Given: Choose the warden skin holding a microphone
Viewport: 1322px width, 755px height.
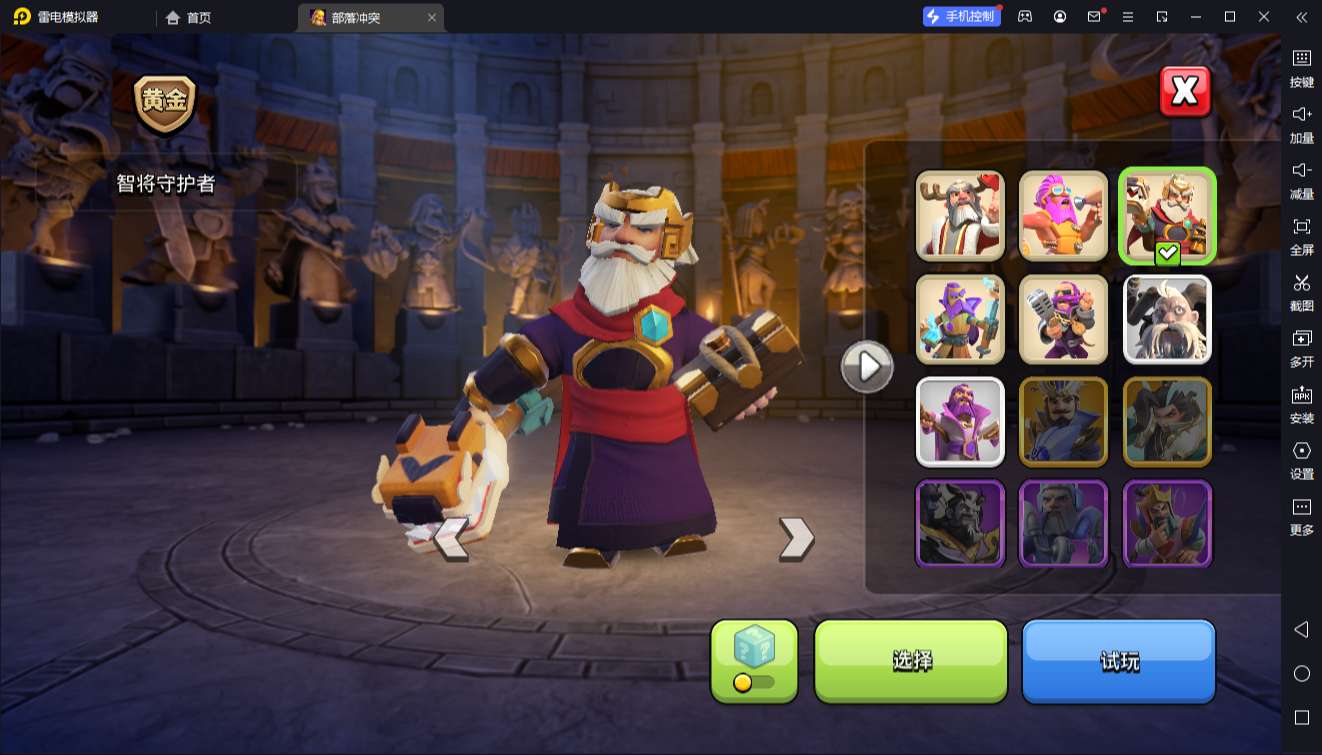Looking at the screenshot, I should [x=1063, y=319].
